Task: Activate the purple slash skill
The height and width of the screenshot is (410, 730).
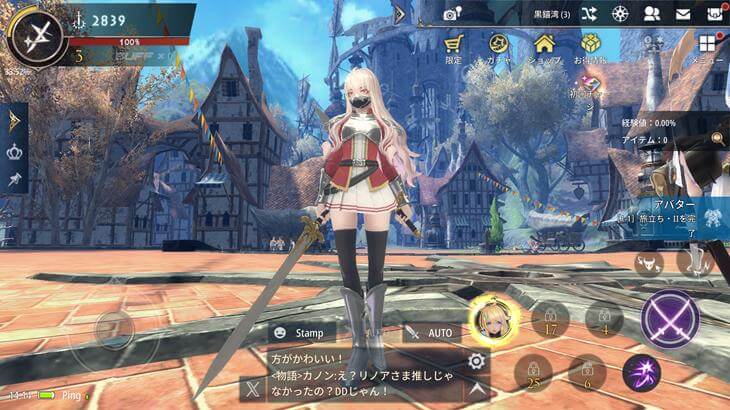Action: pos(641,373)
